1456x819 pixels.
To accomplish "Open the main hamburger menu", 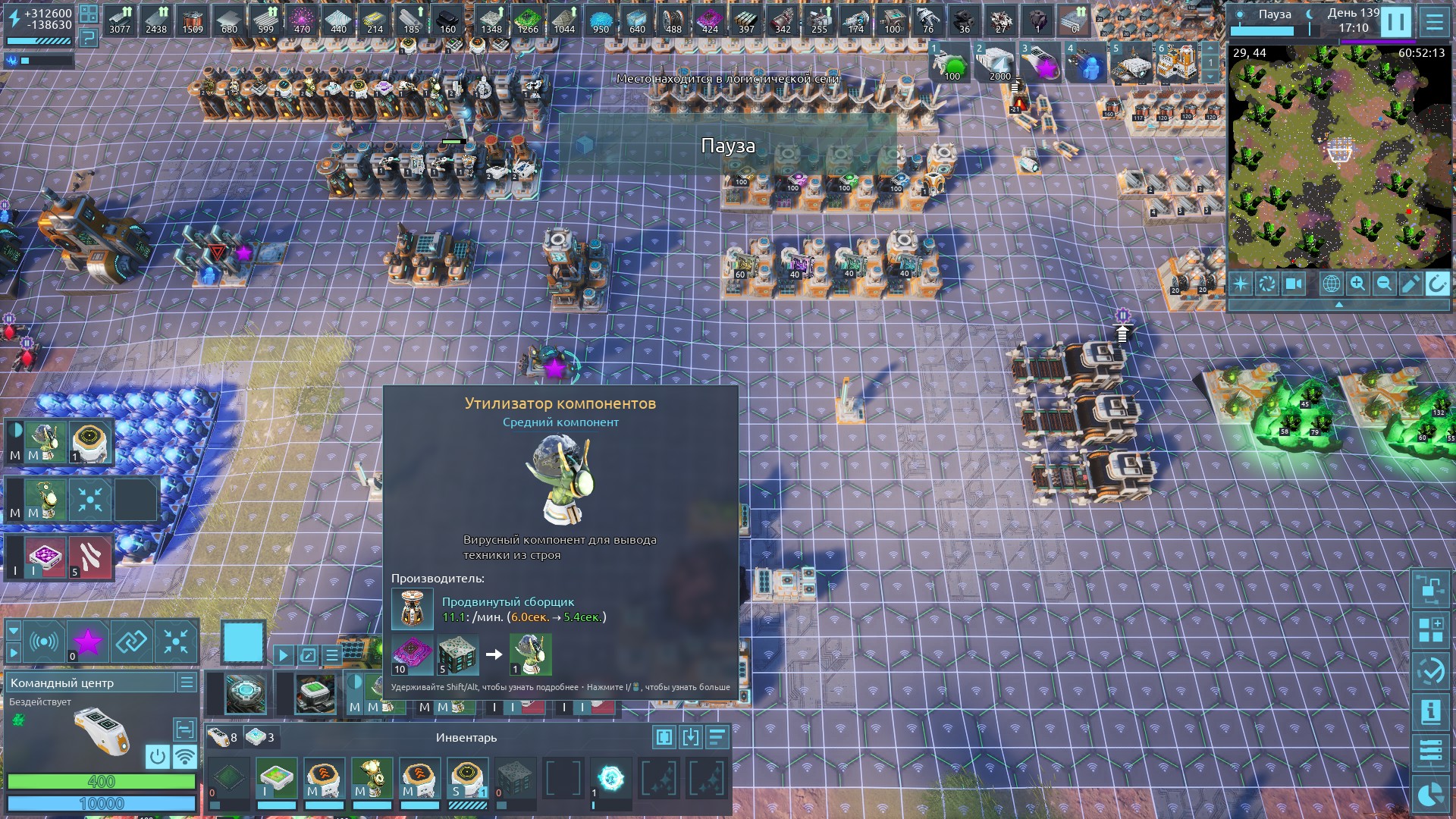I will coord(1434,21).
